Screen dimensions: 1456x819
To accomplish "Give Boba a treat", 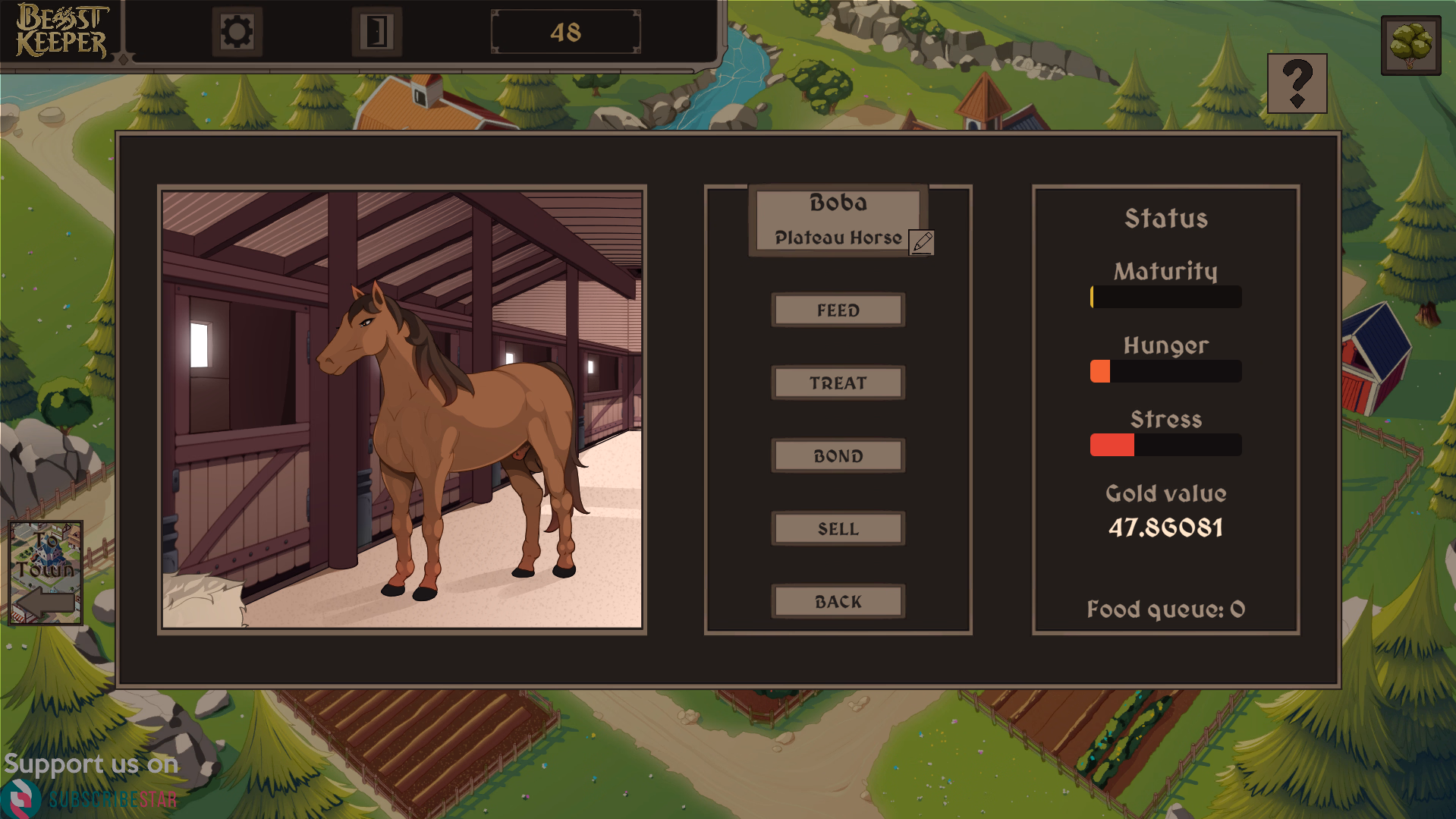I will [x=838, y=383].
